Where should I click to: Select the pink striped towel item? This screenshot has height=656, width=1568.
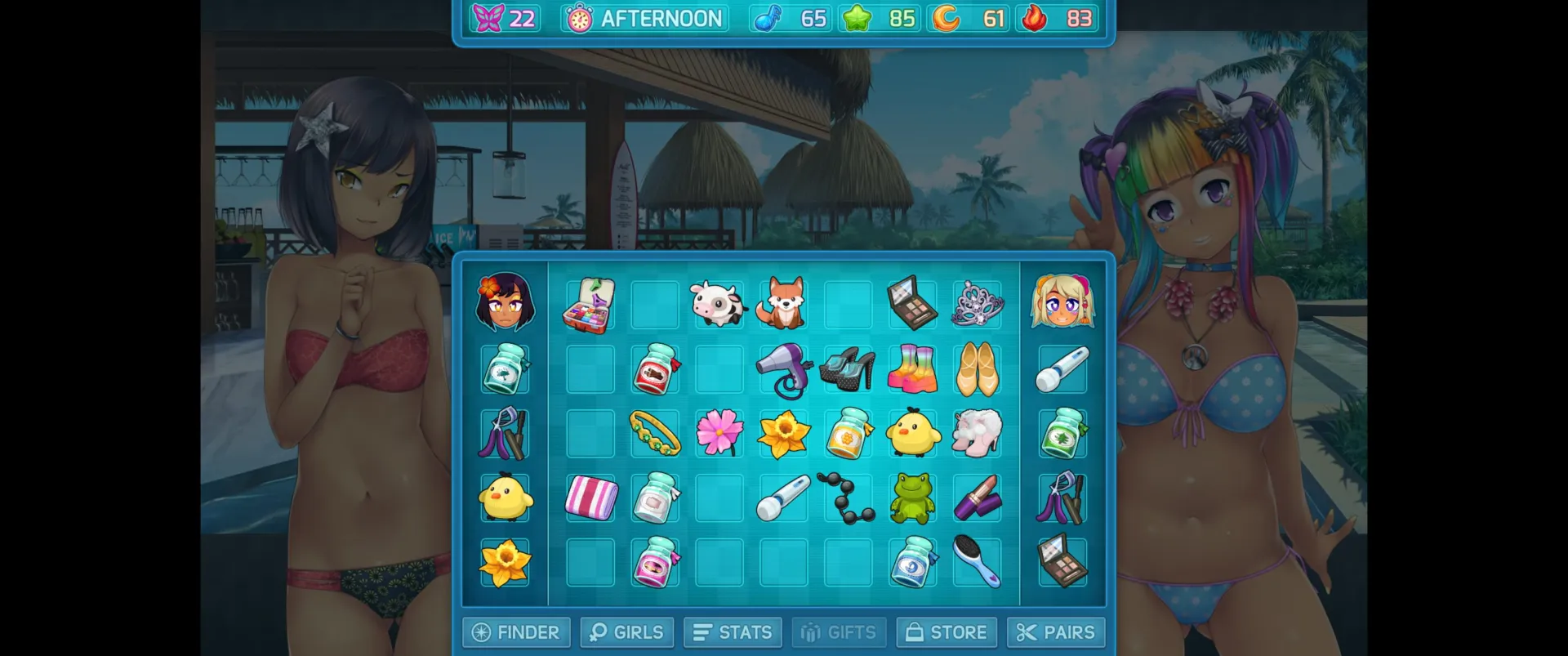click(590, 498)
